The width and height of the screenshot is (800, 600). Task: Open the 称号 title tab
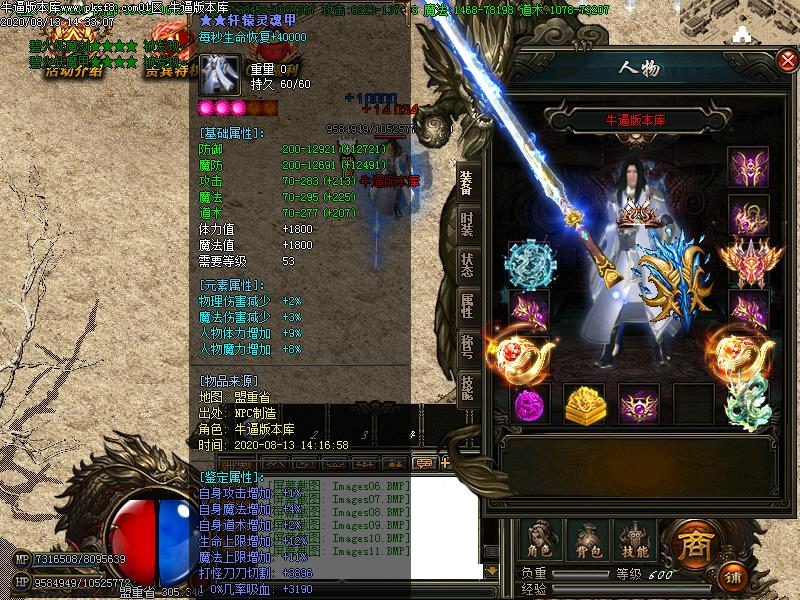pyautogui.click(x=467, y=348)
